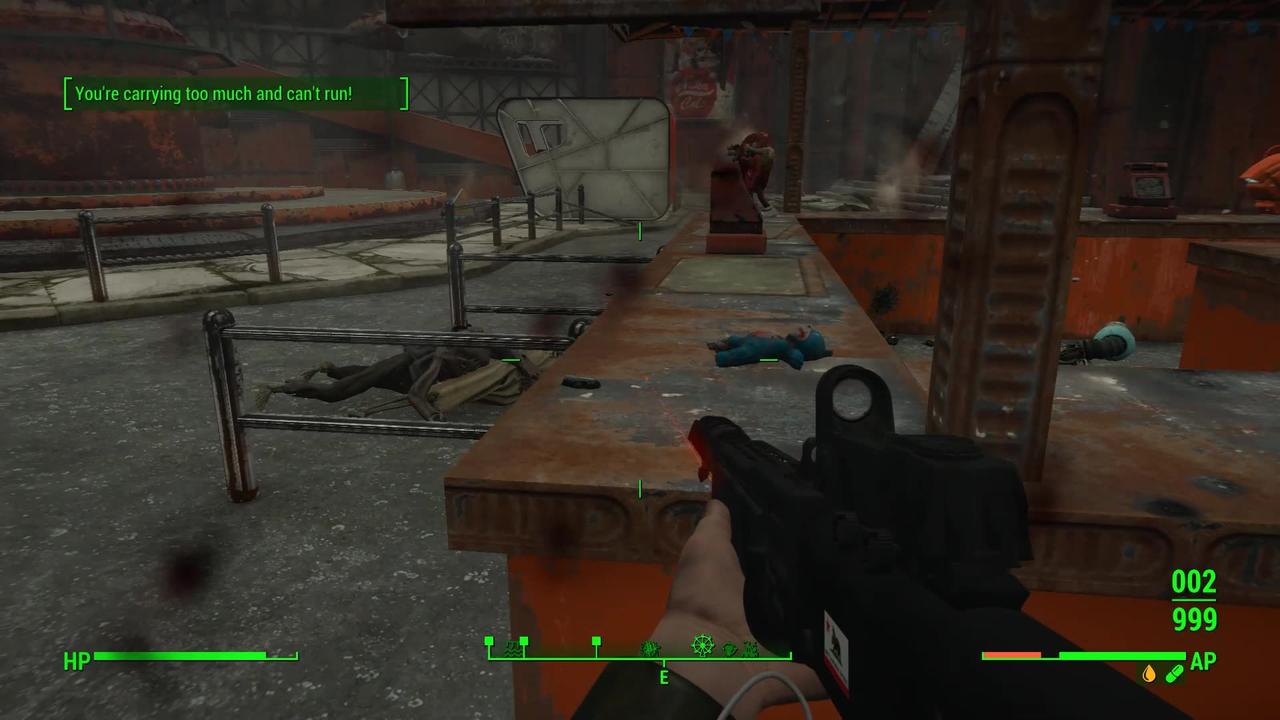Click the AP label next to the bar
1280x720 pixels.
1202,661
